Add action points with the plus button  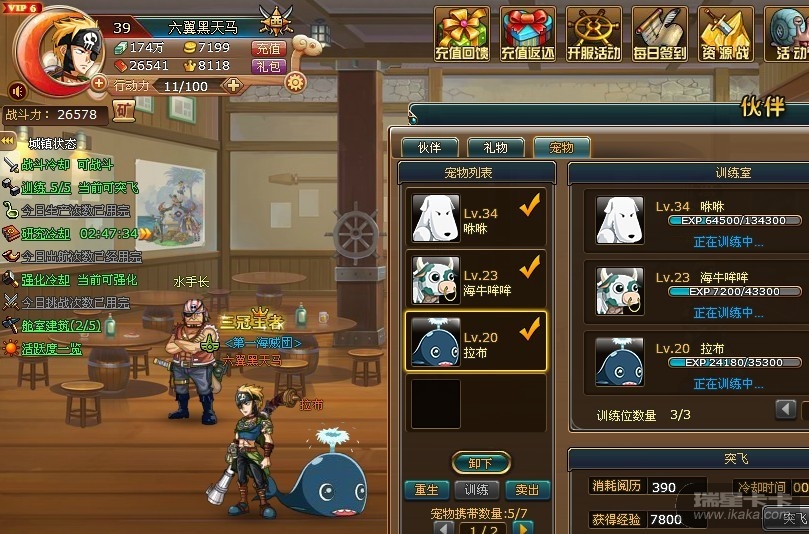tap(234, 86)
